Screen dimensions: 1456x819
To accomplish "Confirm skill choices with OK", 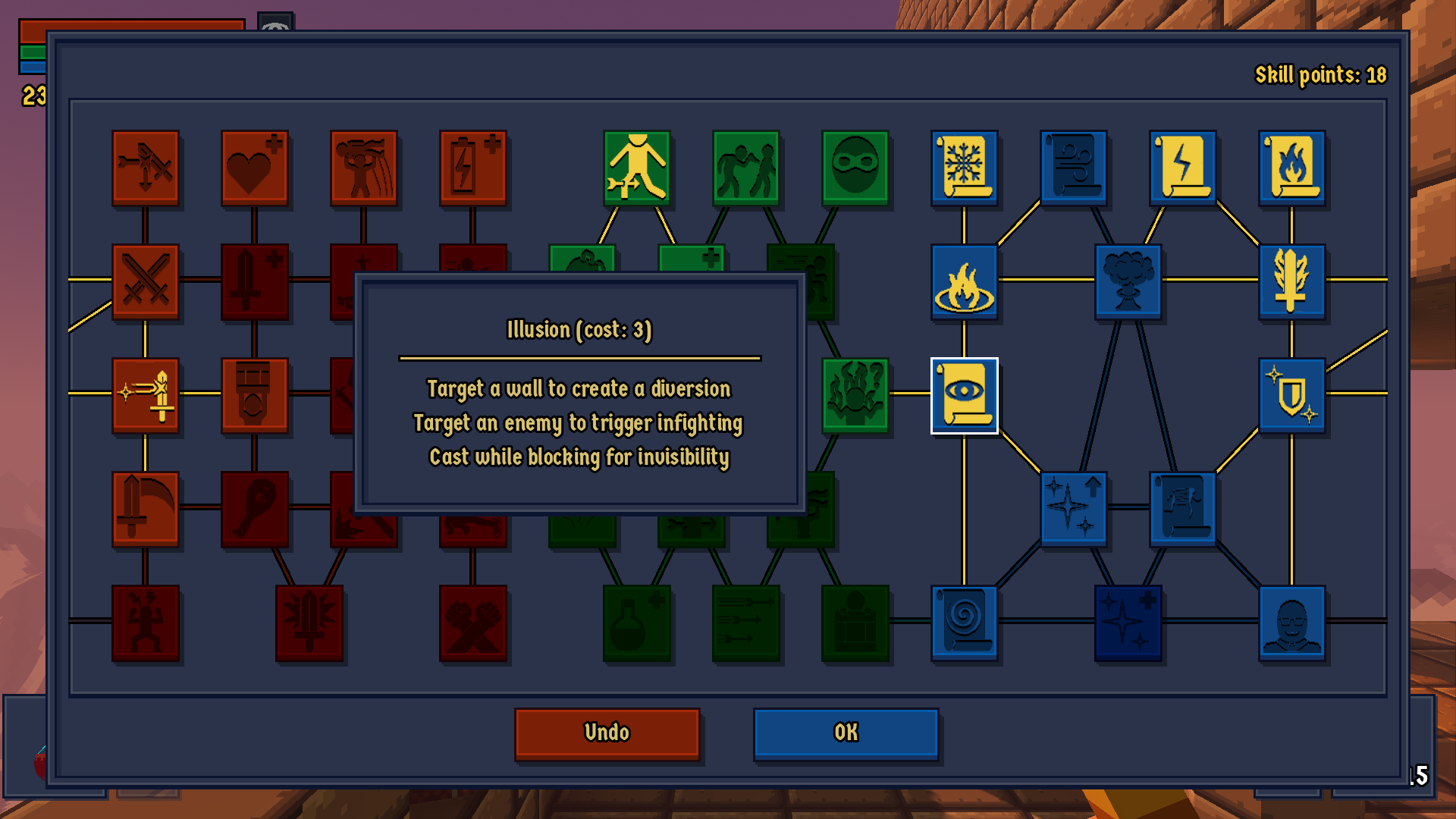I will [846, 732].
